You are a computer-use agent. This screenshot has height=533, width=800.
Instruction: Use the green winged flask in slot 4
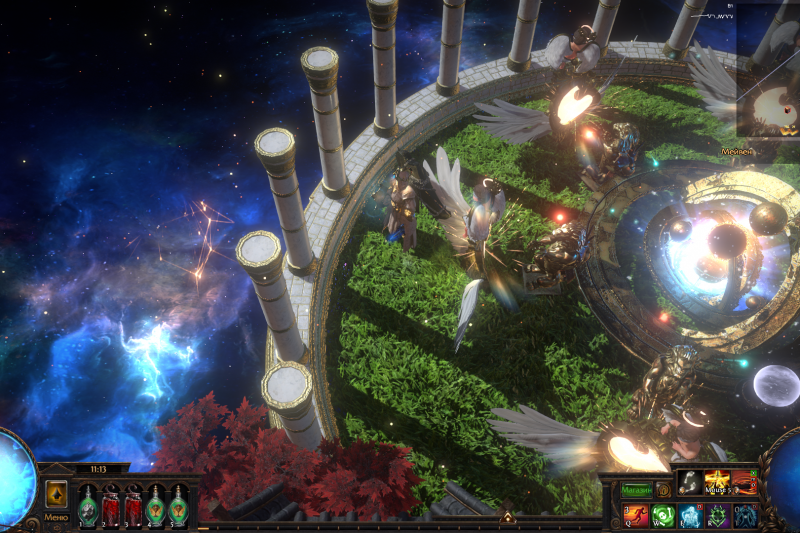(156, 506)
